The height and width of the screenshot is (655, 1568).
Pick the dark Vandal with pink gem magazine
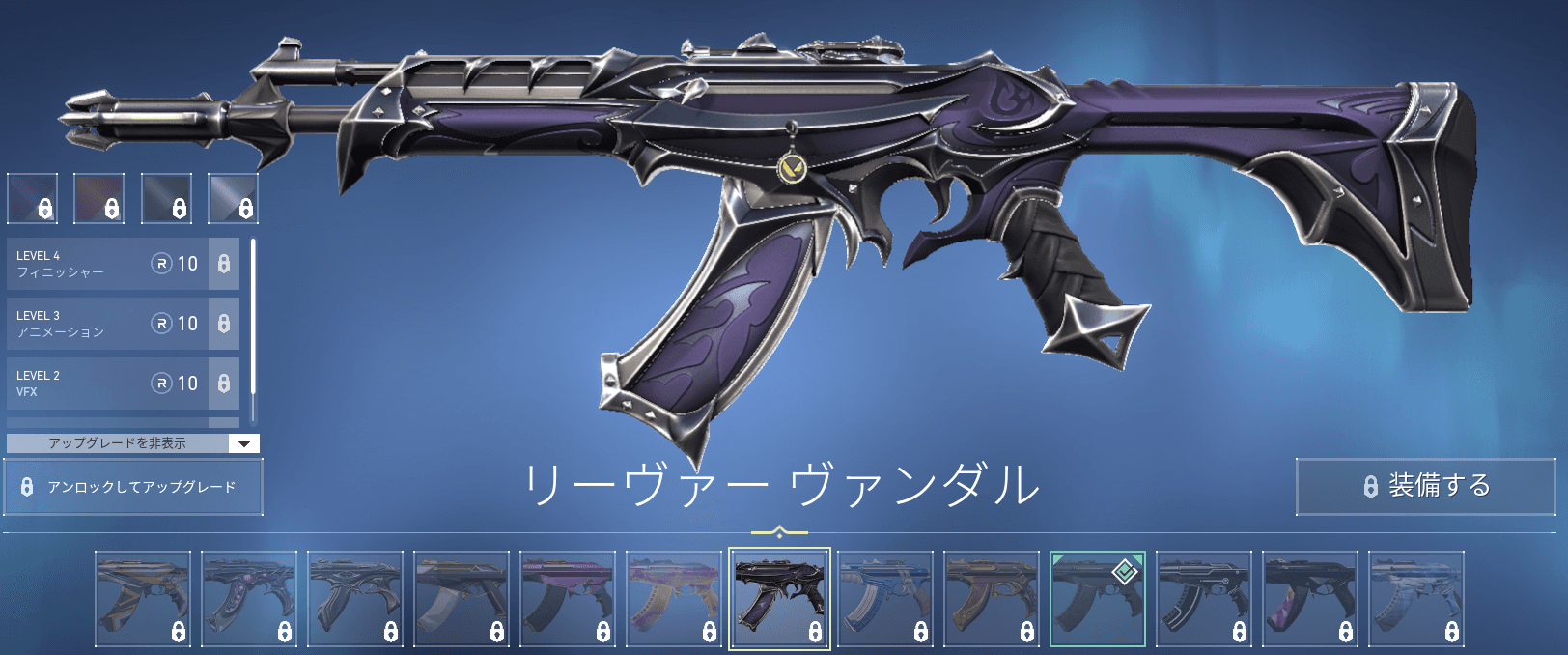coord(248,598)
